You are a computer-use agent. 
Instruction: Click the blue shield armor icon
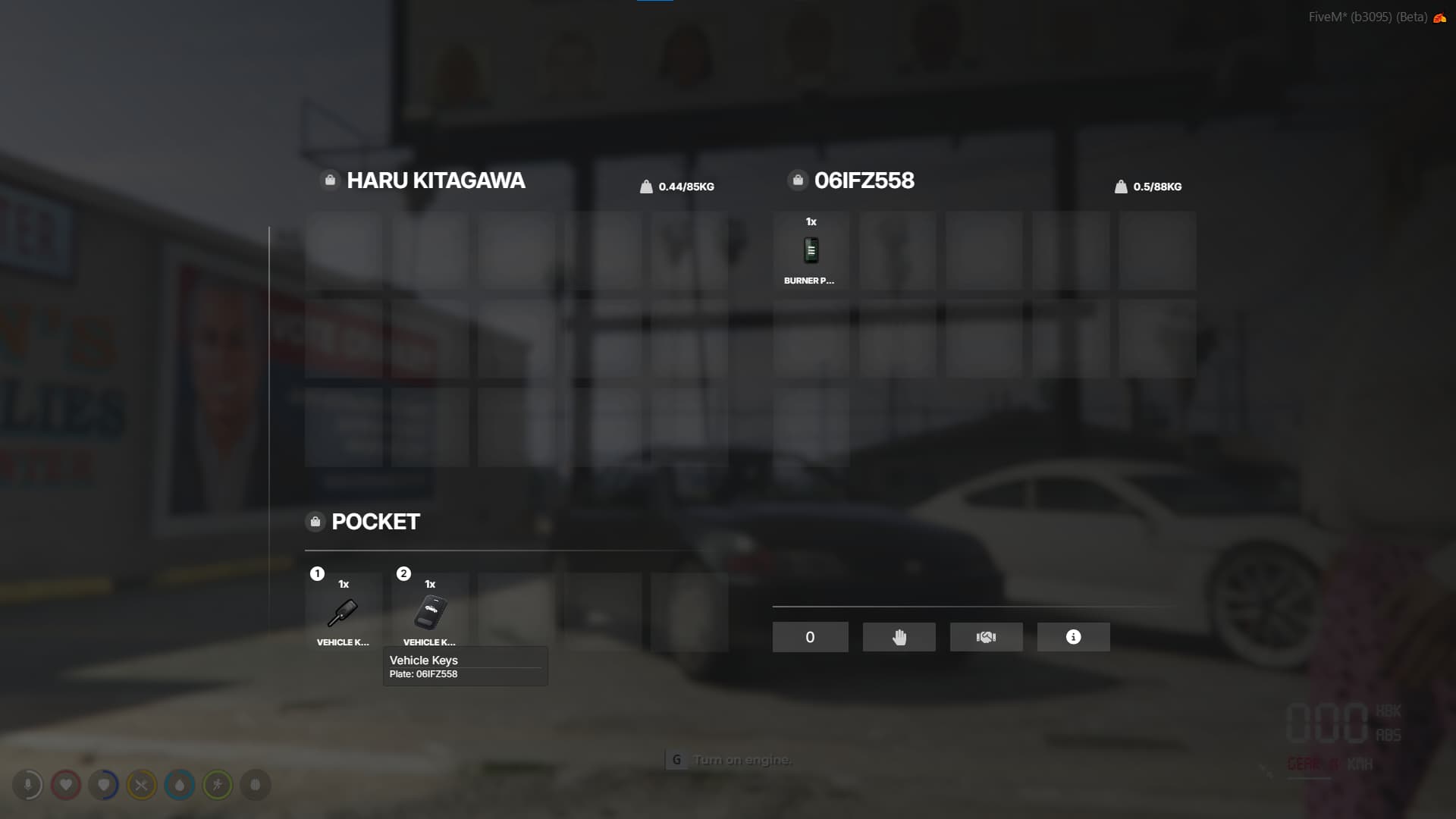pyautogui.click(x=104, y=785)
